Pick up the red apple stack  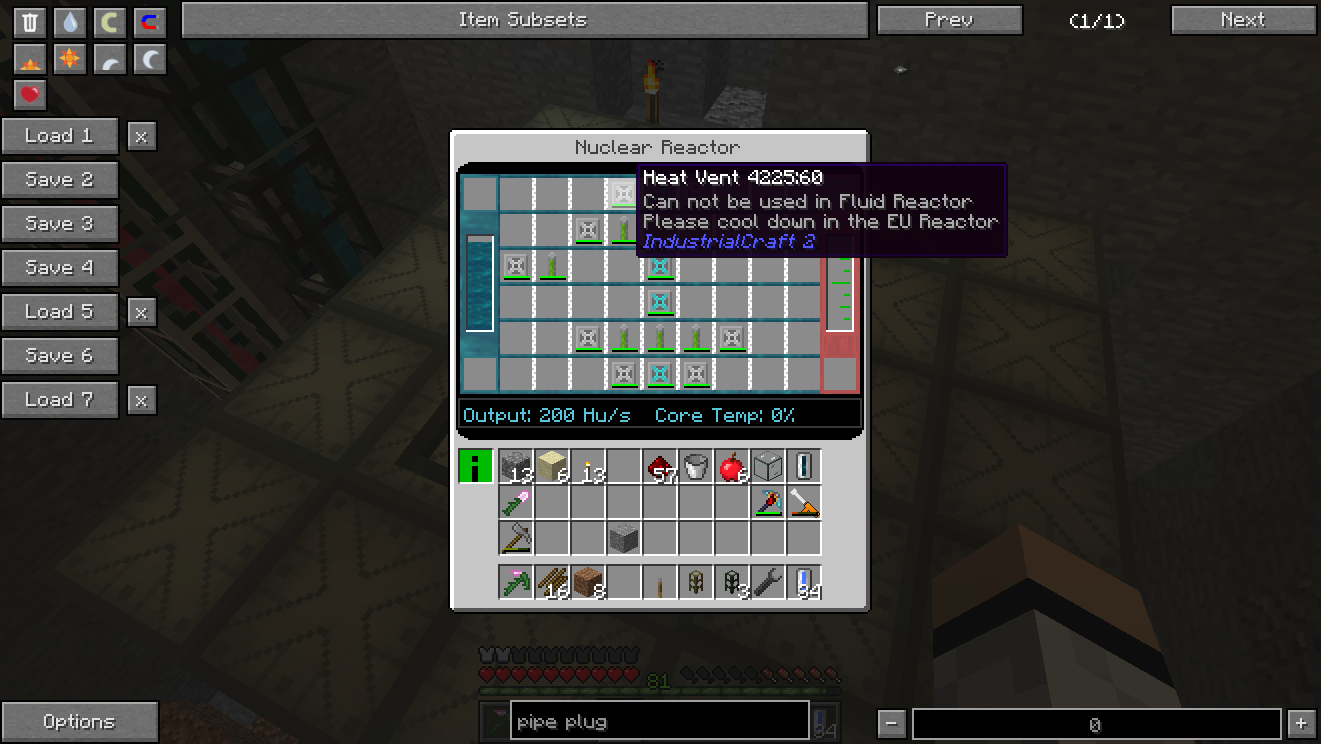tap(732, 466)
